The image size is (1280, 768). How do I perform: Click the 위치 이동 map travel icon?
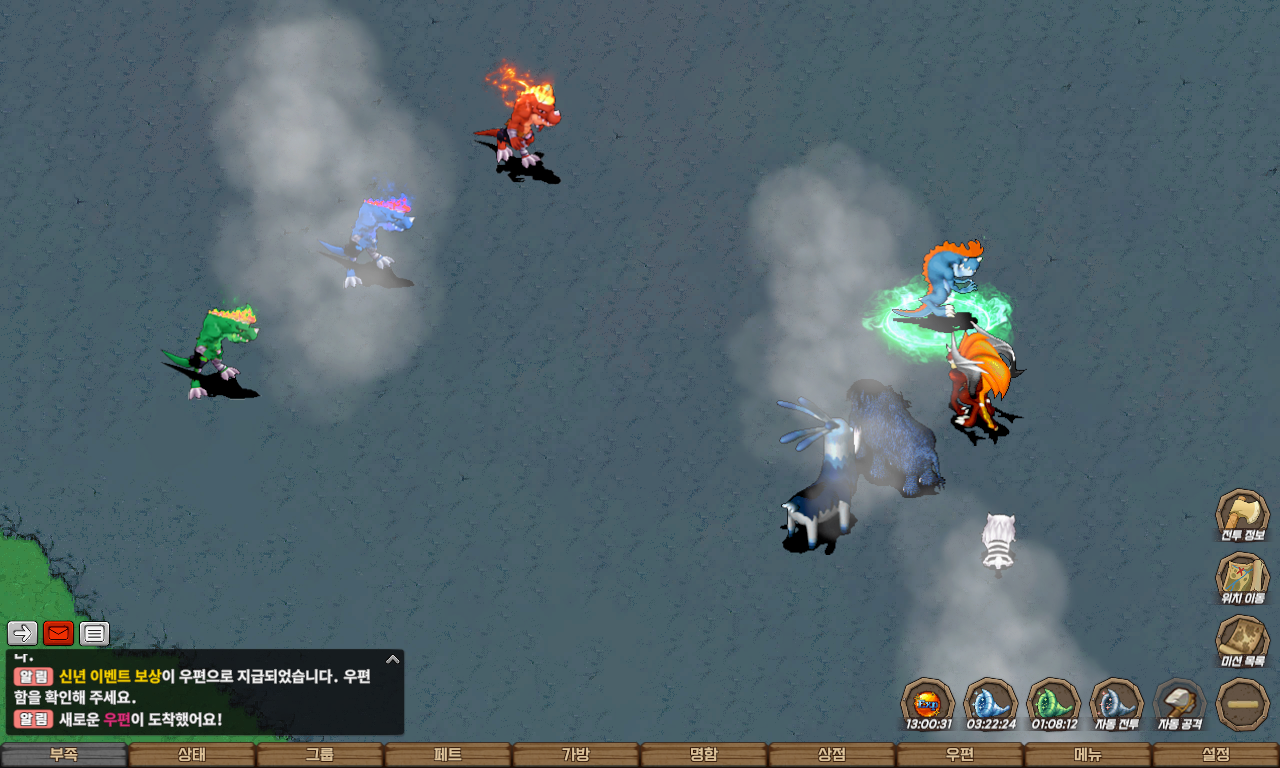(x=1242, y=577)
